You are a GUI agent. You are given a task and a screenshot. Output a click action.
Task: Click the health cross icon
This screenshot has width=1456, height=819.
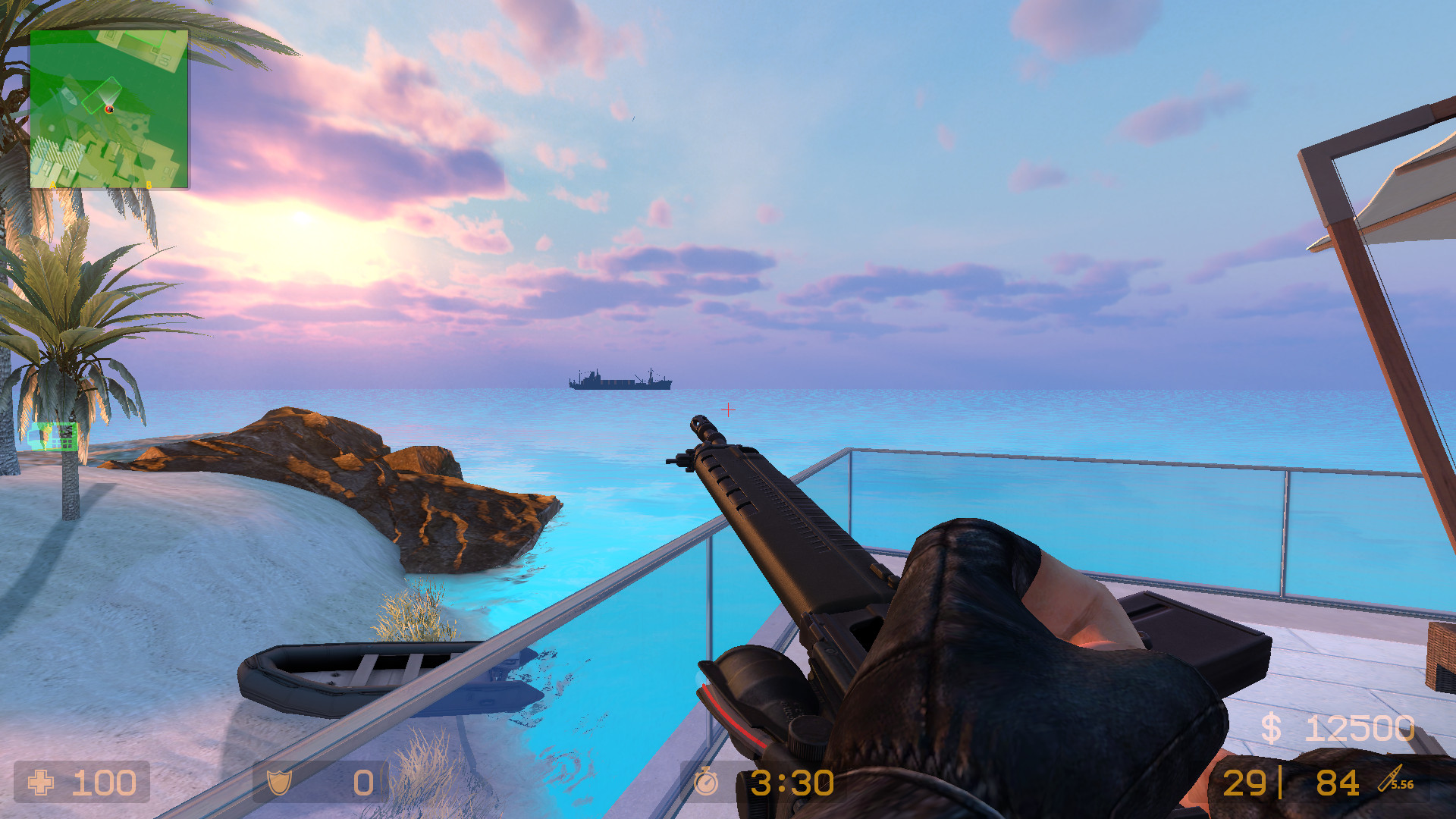pyautogui.click(x=42, y=783)
